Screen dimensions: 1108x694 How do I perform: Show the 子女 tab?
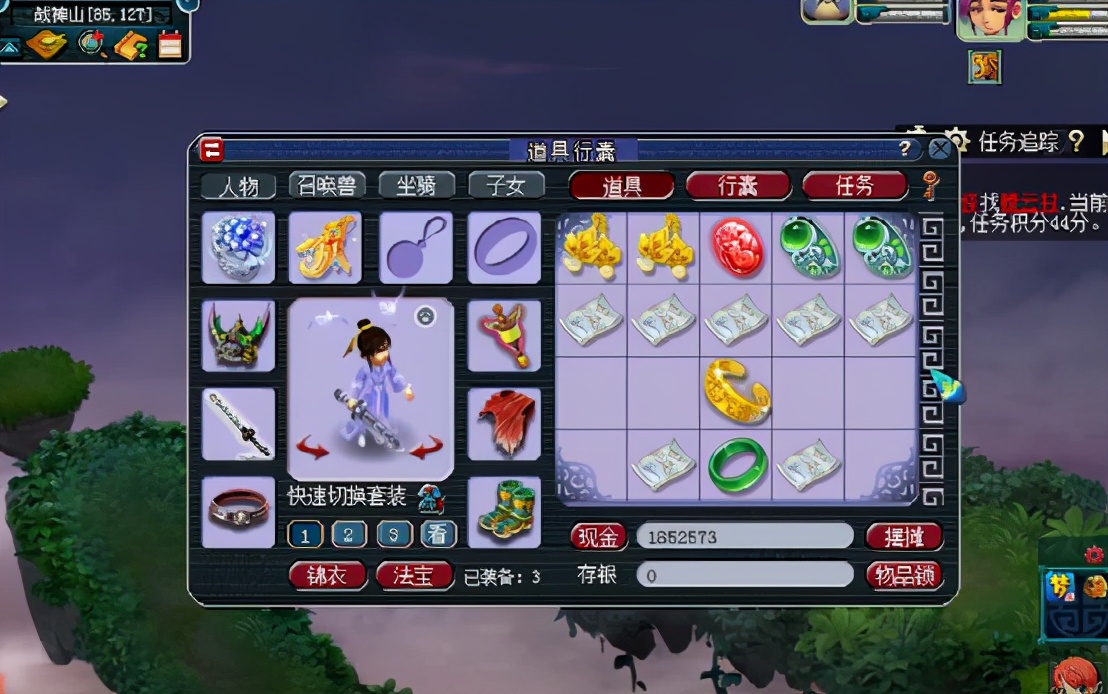[506, 185]
